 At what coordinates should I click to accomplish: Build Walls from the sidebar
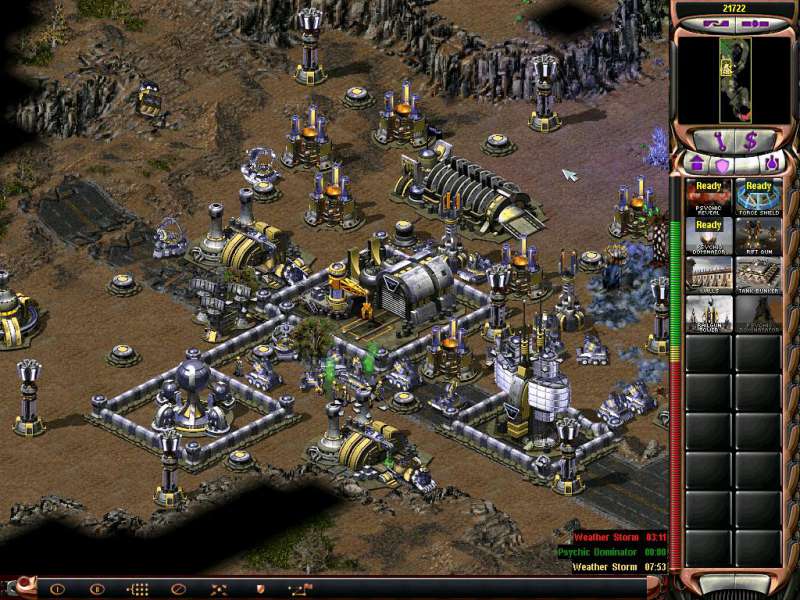[x=709, y=275]
